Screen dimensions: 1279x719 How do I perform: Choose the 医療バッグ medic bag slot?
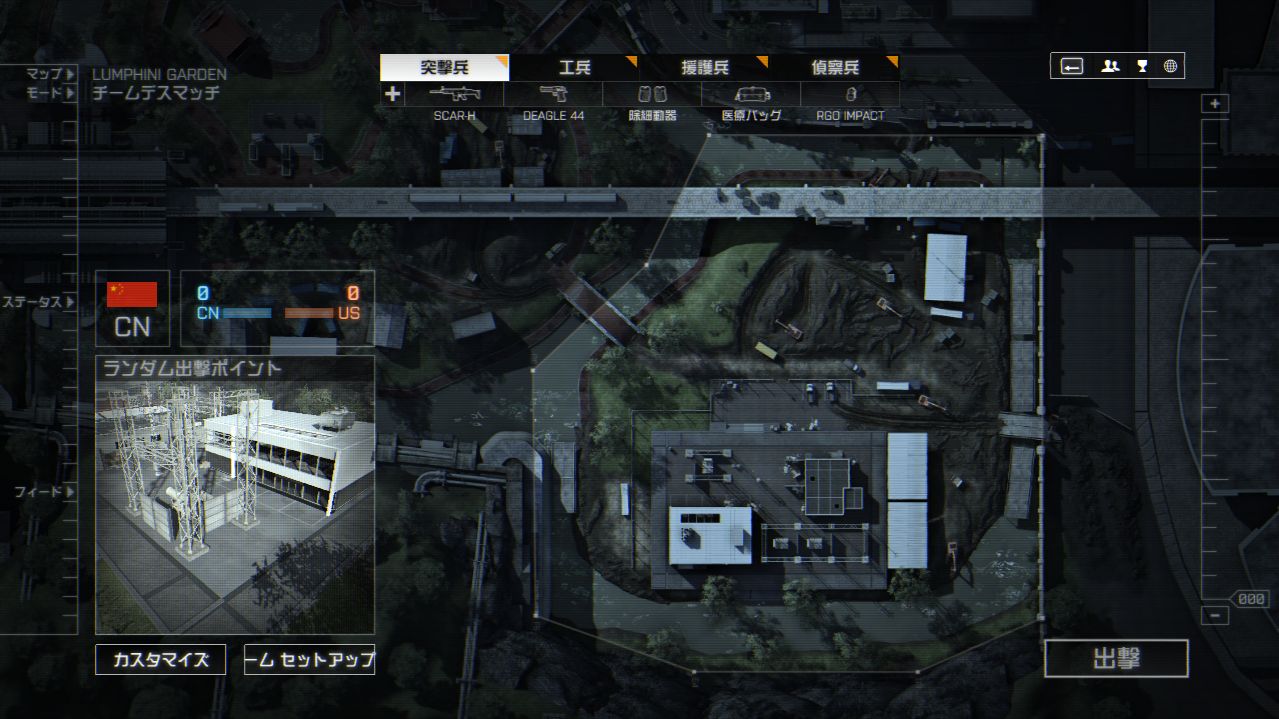[751, 95]
